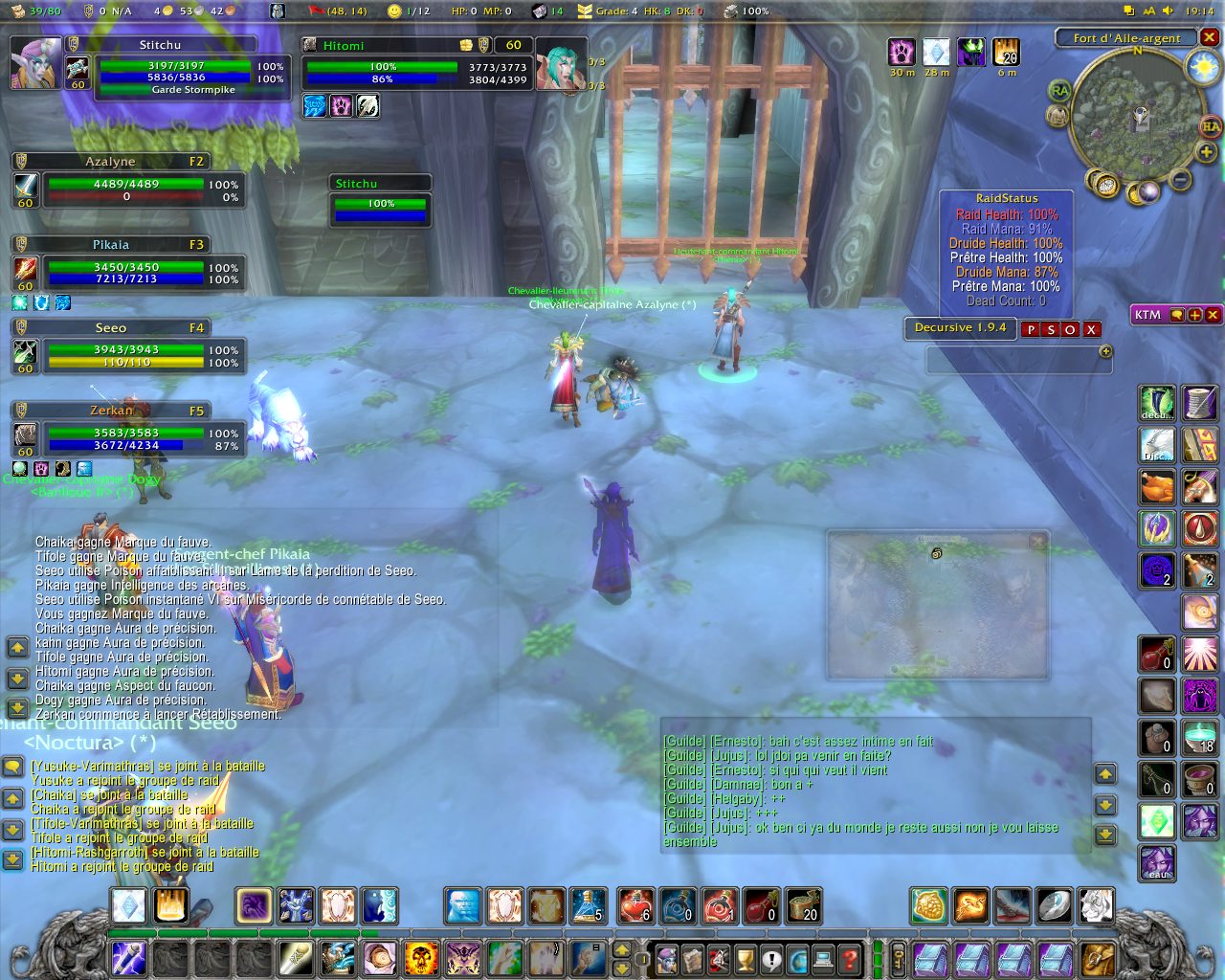Image resolution: width=1225 pixels, height=980 pixels.
Task: Zoom out on the minimap
Action: [1181, 179]
